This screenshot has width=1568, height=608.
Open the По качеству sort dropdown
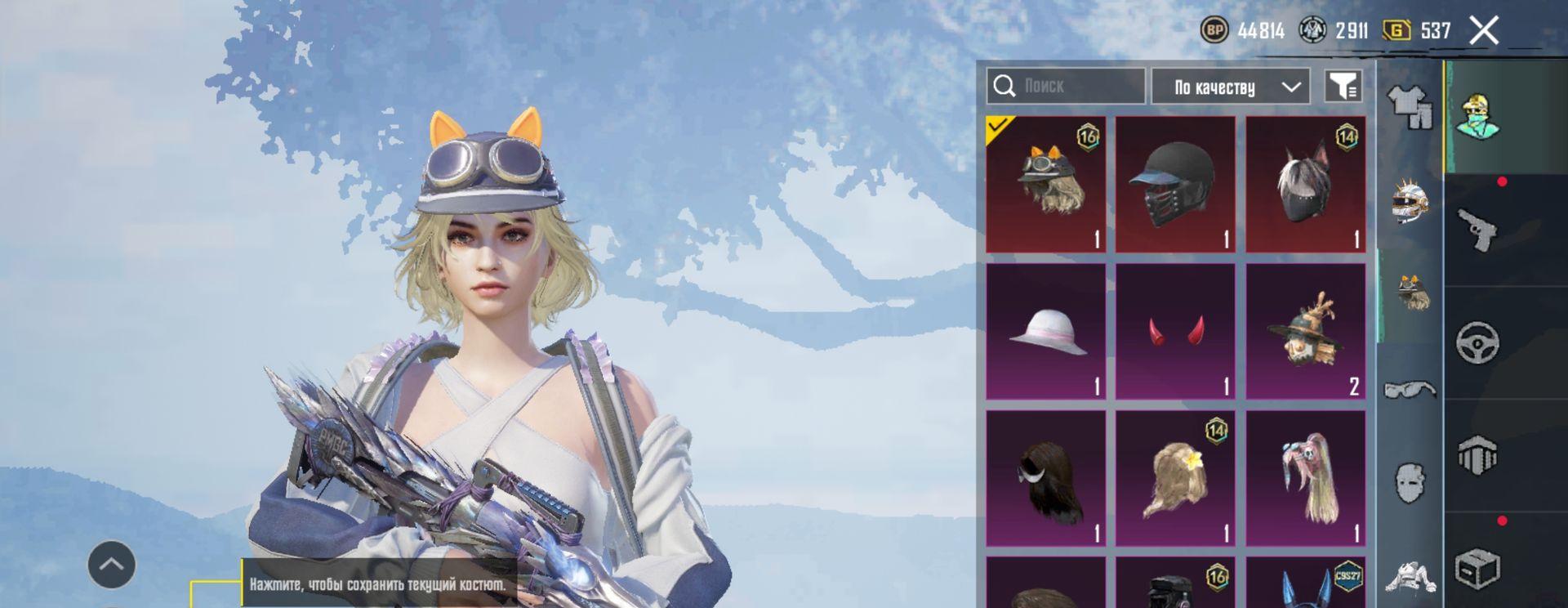[1230, 87]
